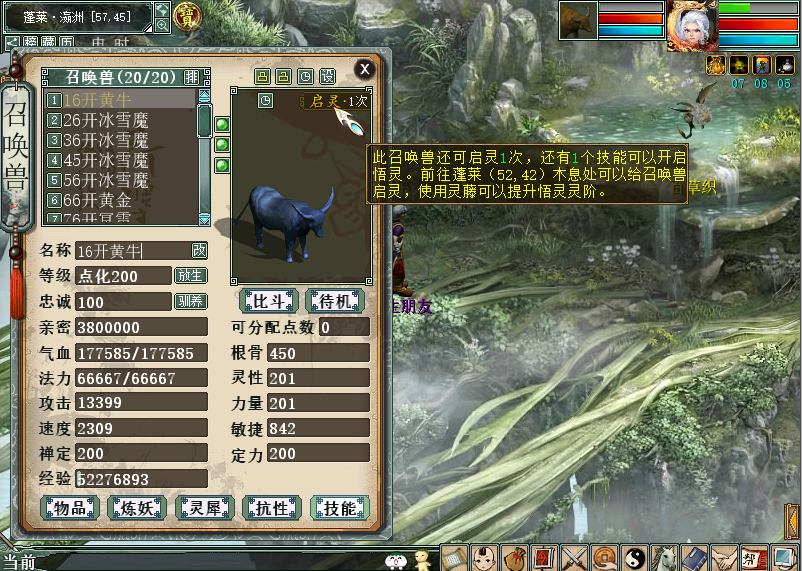Click the 设 settings button
Viewport: 802px width, 571px height.
pyautogui.click(x=327, y=76)
